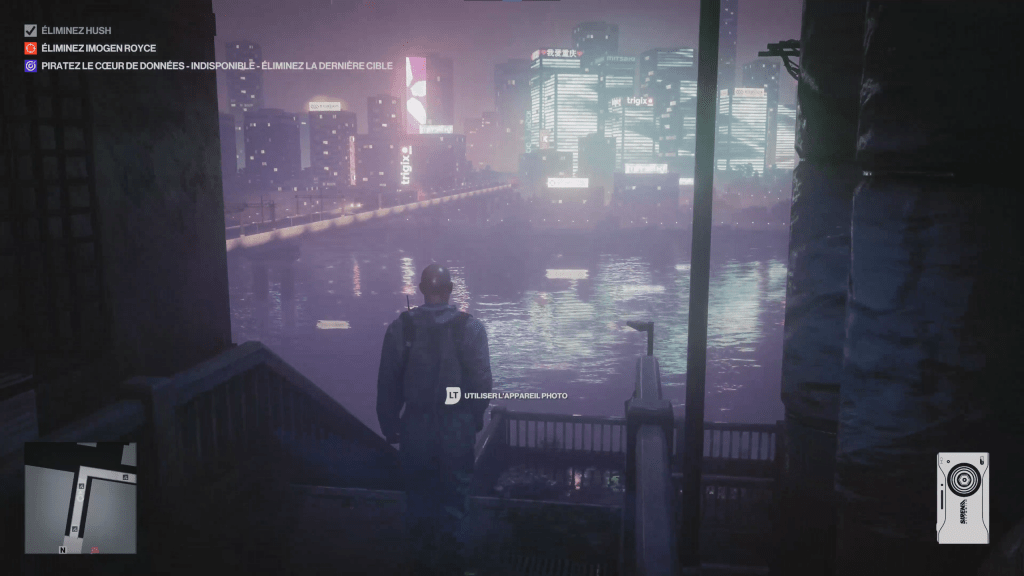This screenshot has height=576, width=1024.
Task: Click the Éliminez Imogen Royce objective
Action: click(98, 48)
